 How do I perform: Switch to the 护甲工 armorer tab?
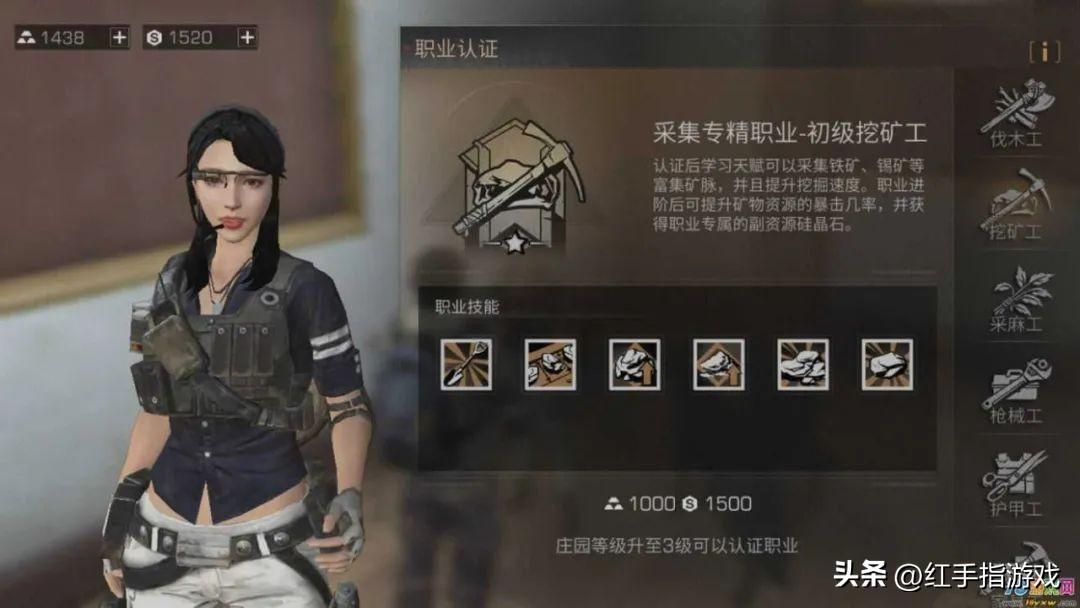[x=1016, y=484]
